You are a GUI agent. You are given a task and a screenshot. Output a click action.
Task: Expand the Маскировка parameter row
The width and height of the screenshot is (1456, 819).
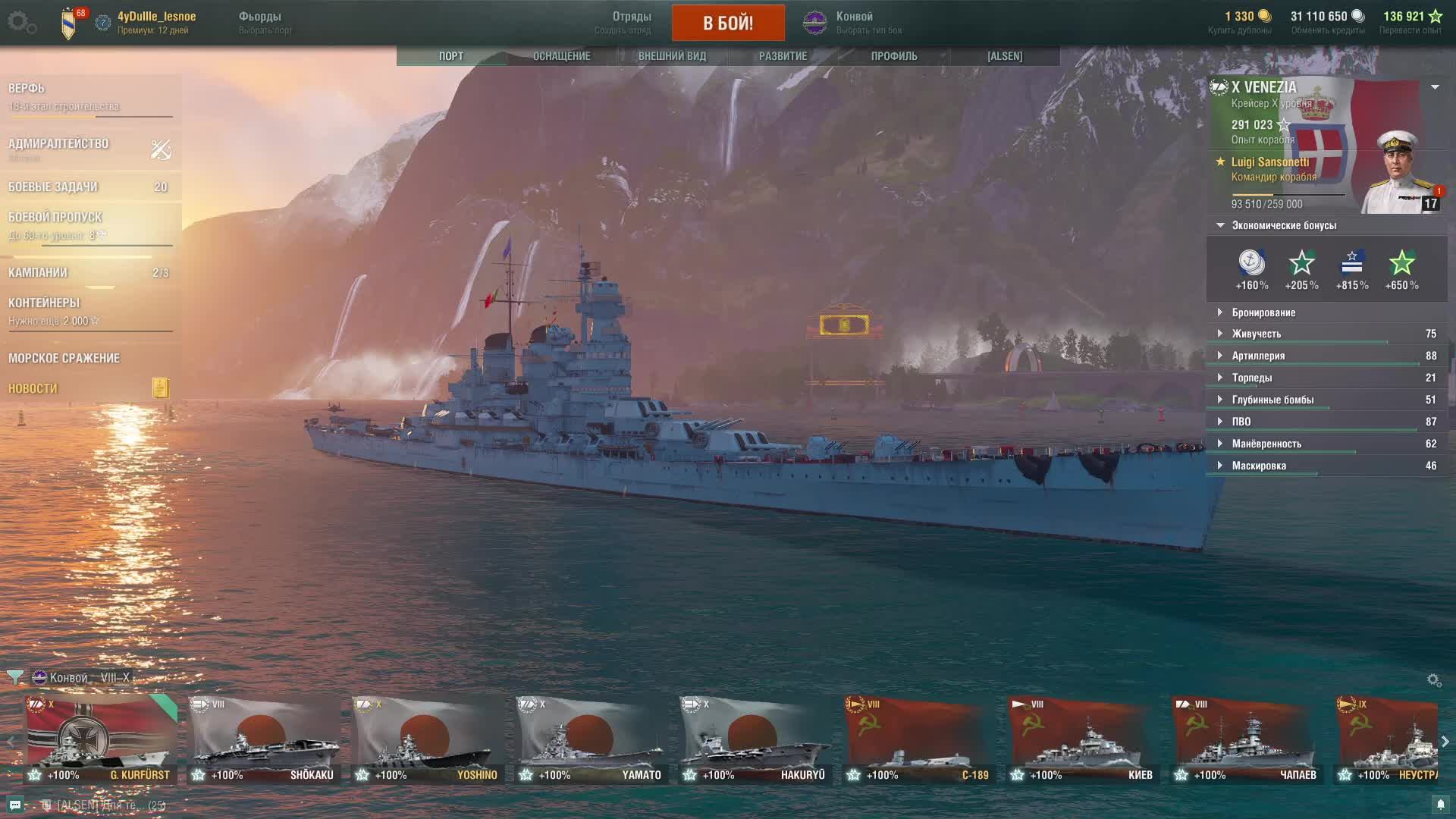[1258, 466]
